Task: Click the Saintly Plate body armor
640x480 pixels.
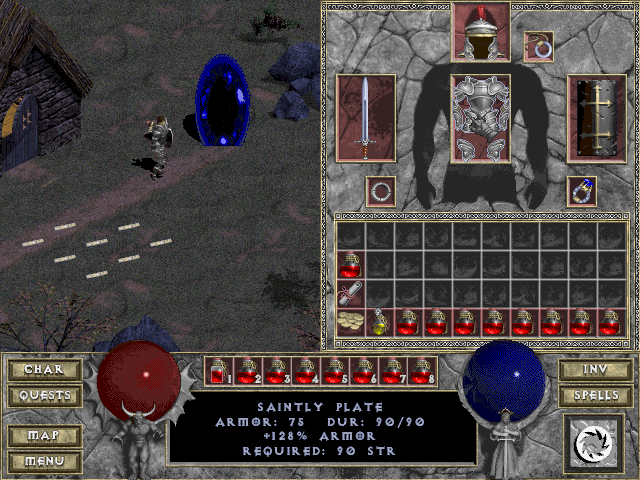Action: (481, 117)
